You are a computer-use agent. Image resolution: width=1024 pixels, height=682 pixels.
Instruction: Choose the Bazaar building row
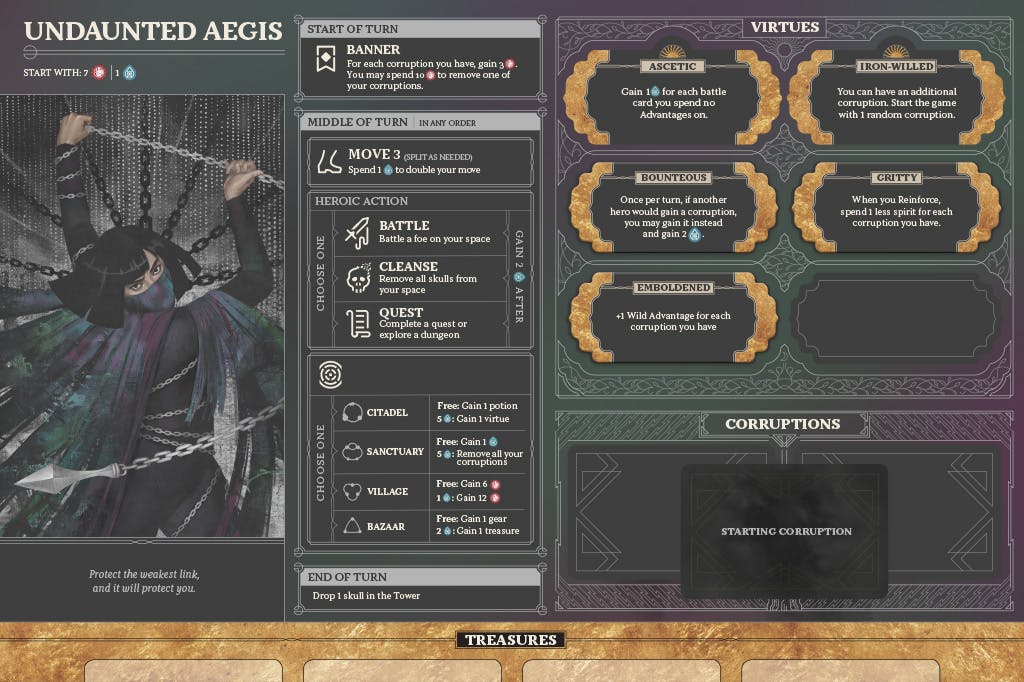pyautogui.click(x=431, y=525)
